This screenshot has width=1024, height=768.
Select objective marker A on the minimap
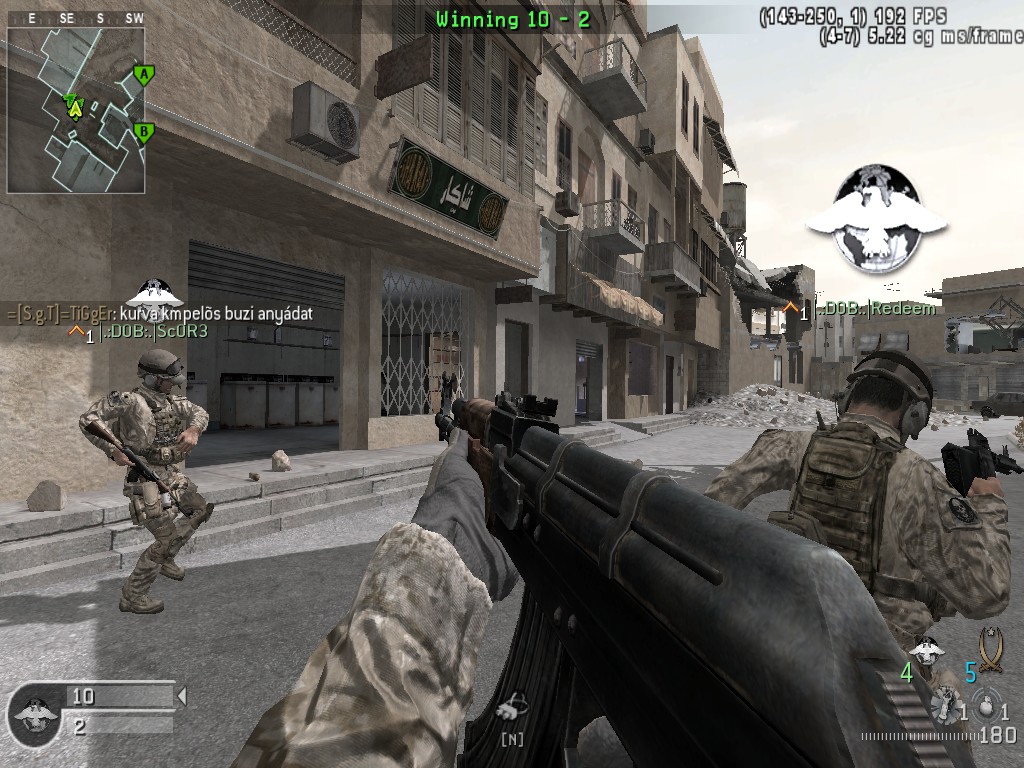(x=144, y=74)
